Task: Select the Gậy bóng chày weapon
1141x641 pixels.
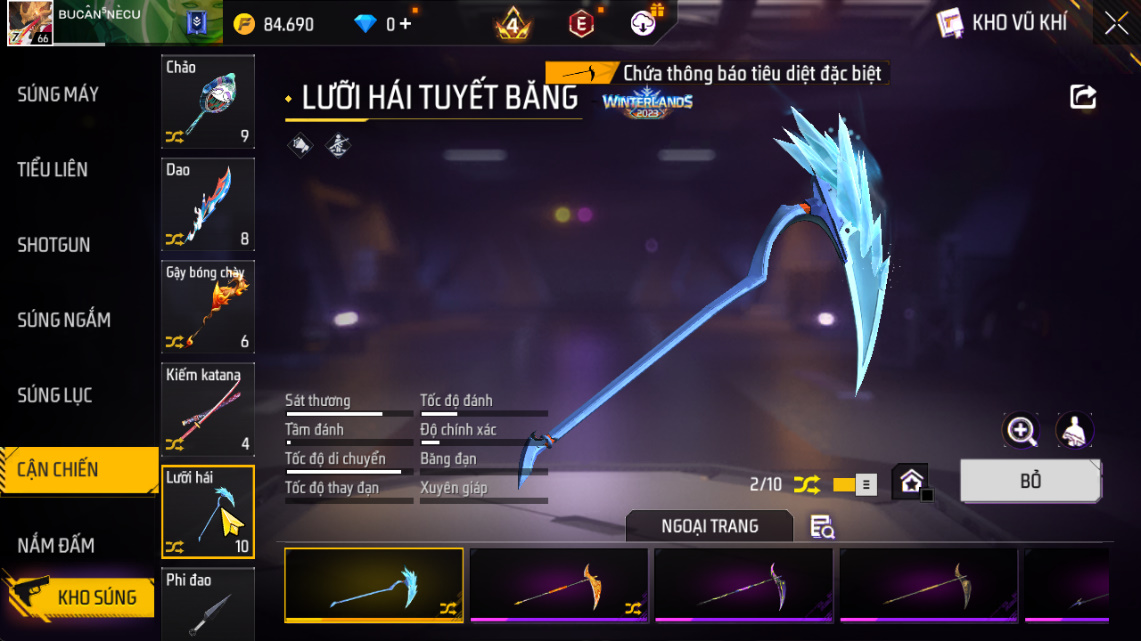Action: click(x=208, y=307)
